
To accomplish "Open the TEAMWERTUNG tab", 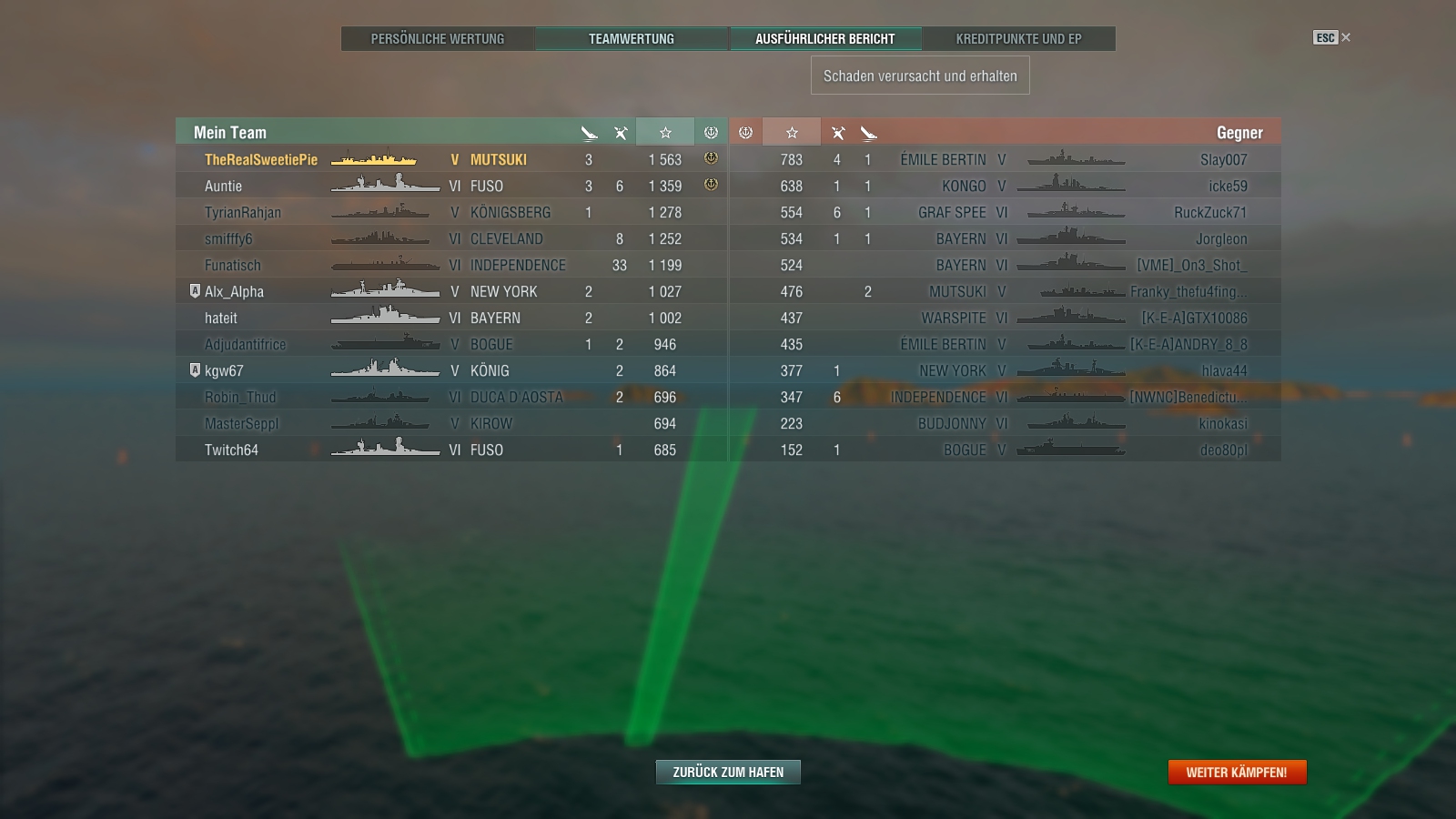I will pos(632,39).
